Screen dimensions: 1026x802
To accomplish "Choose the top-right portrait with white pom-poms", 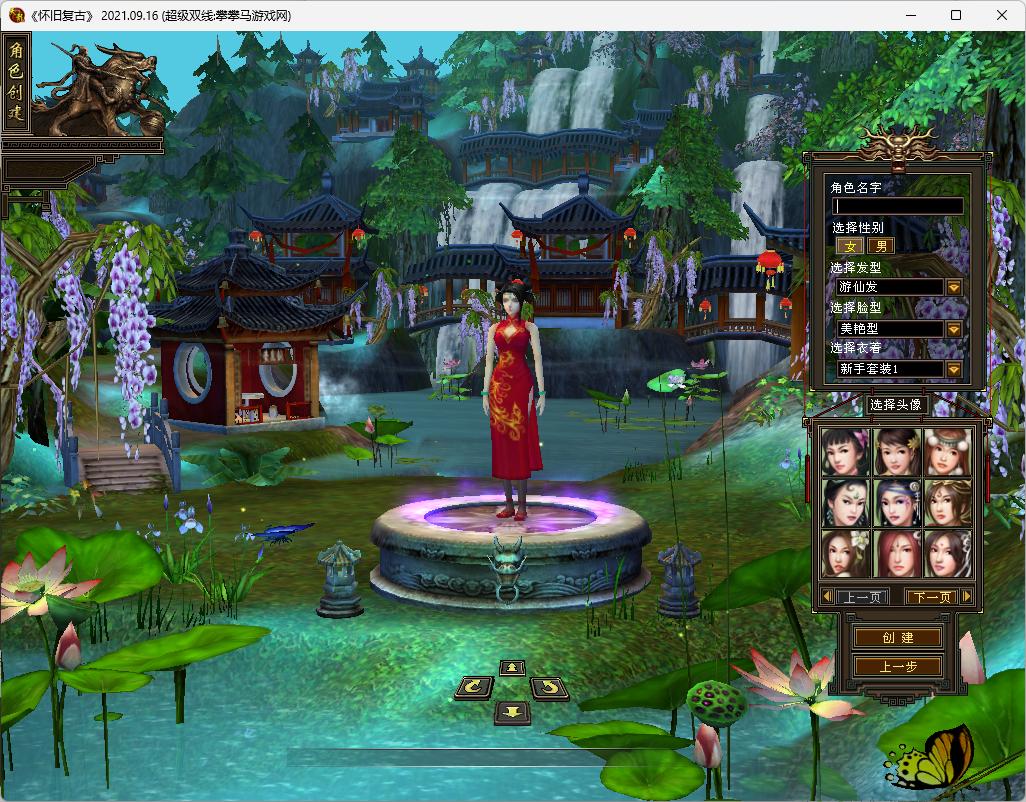I will (946, 452).
